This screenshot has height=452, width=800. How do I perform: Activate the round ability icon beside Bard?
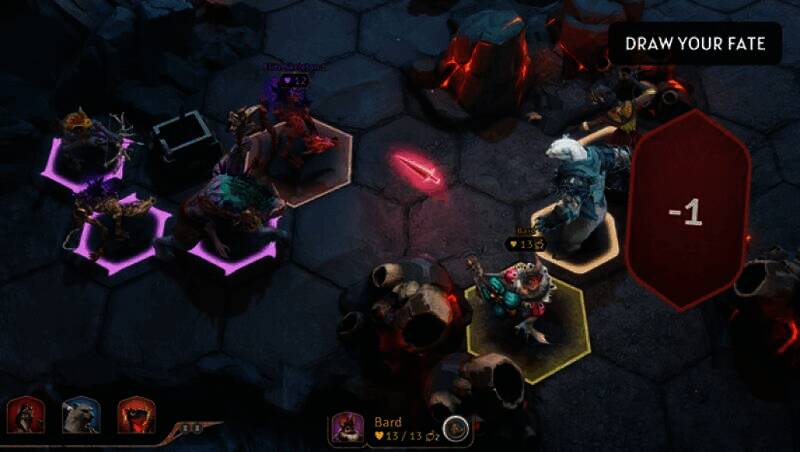click(x=454, y=429)
